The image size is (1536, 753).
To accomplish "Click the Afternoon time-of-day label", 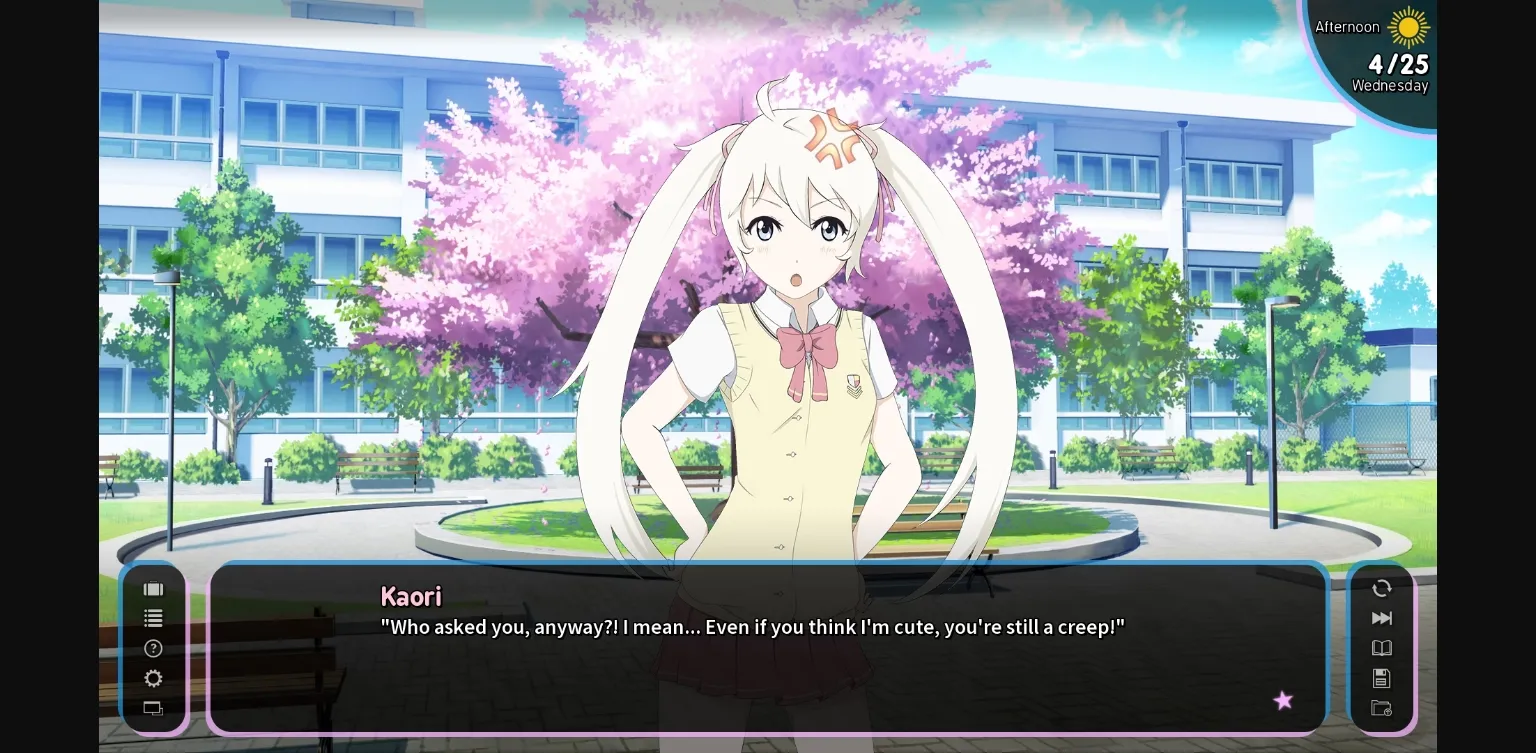I will tap(1347, 27).
